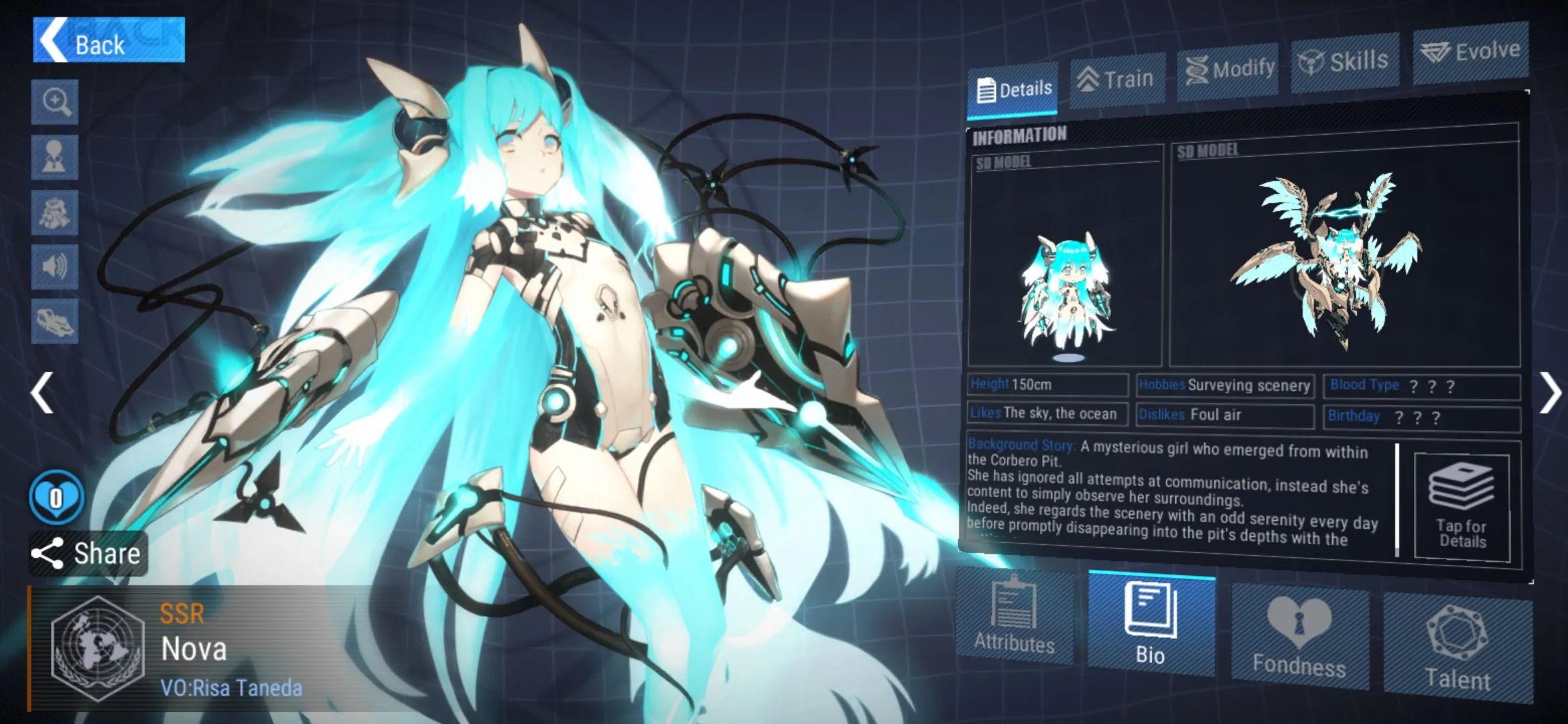The image size is (1568, 724).
Task: Select the Modify tab
Action: pyautogui.click(x=1228, y=70)
